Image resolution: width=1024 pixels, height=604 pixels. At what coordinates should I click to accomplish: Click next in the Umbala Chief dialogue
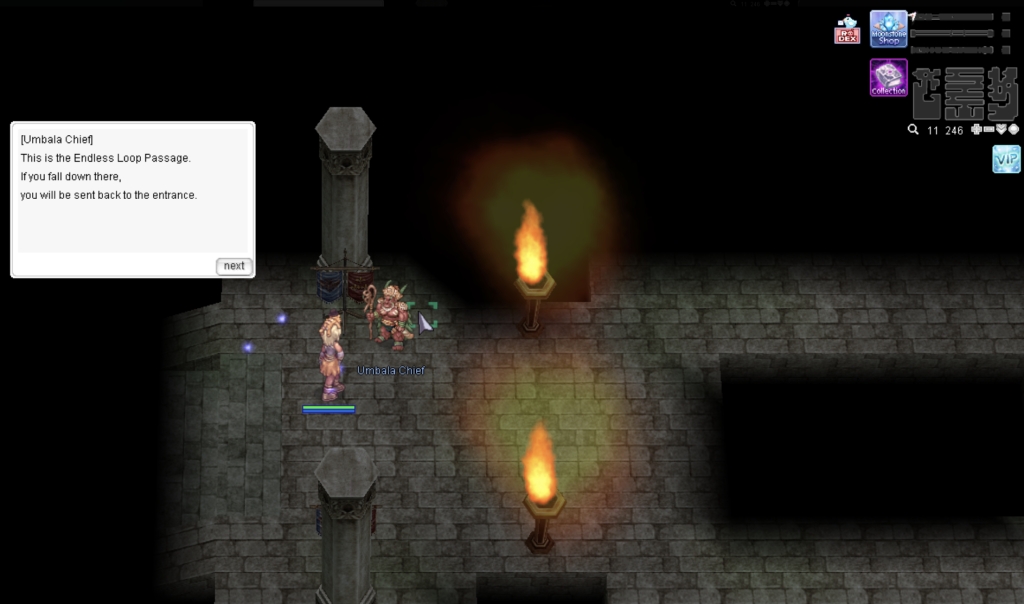tap(234, 266)
